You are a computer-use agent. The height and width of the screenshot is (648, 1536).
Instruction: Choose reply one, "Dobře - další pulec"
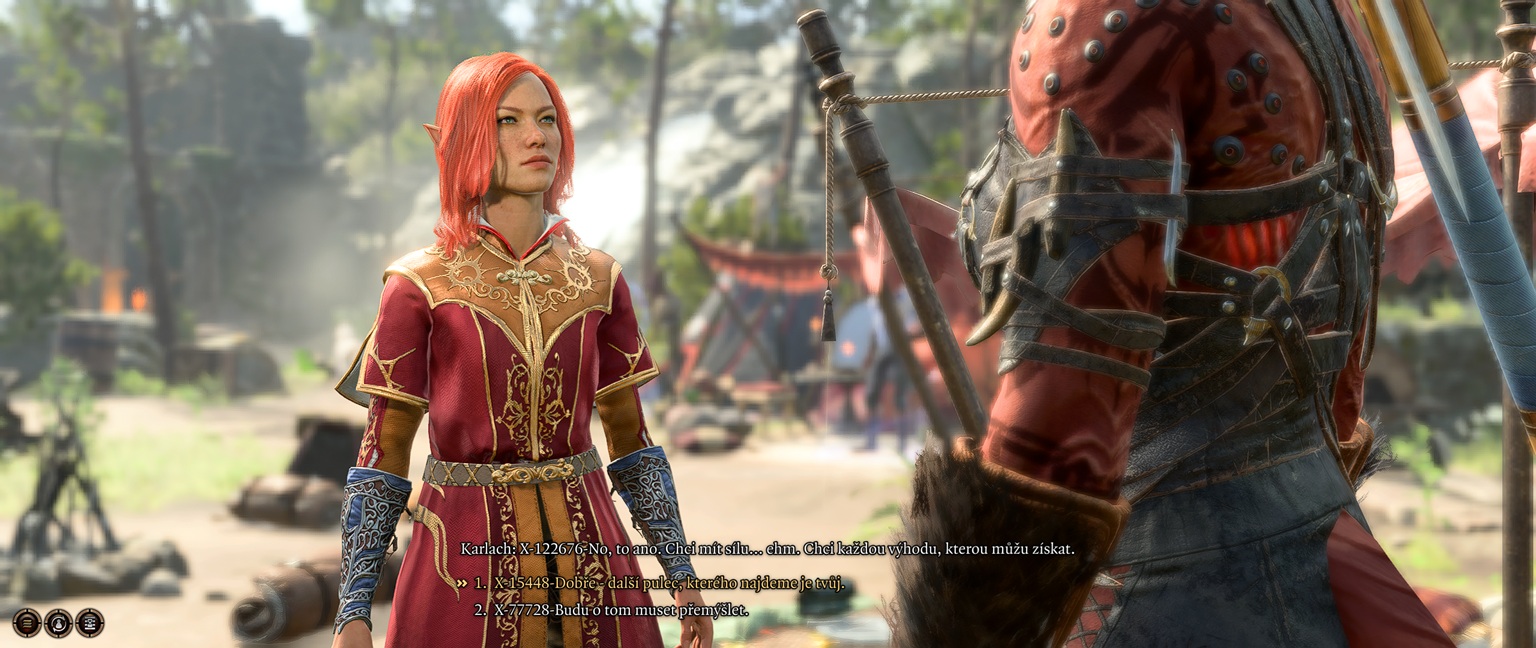click(668, 583)
